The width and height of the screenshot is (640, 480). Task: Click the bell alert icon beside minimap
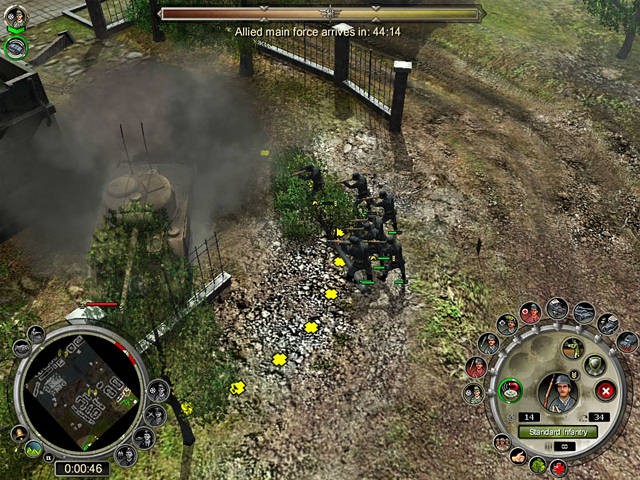pos(19,433)
